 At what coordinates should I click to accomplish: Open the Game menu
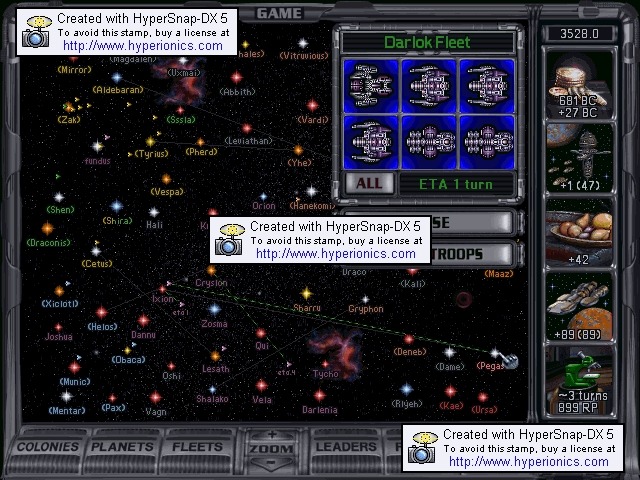279,13
